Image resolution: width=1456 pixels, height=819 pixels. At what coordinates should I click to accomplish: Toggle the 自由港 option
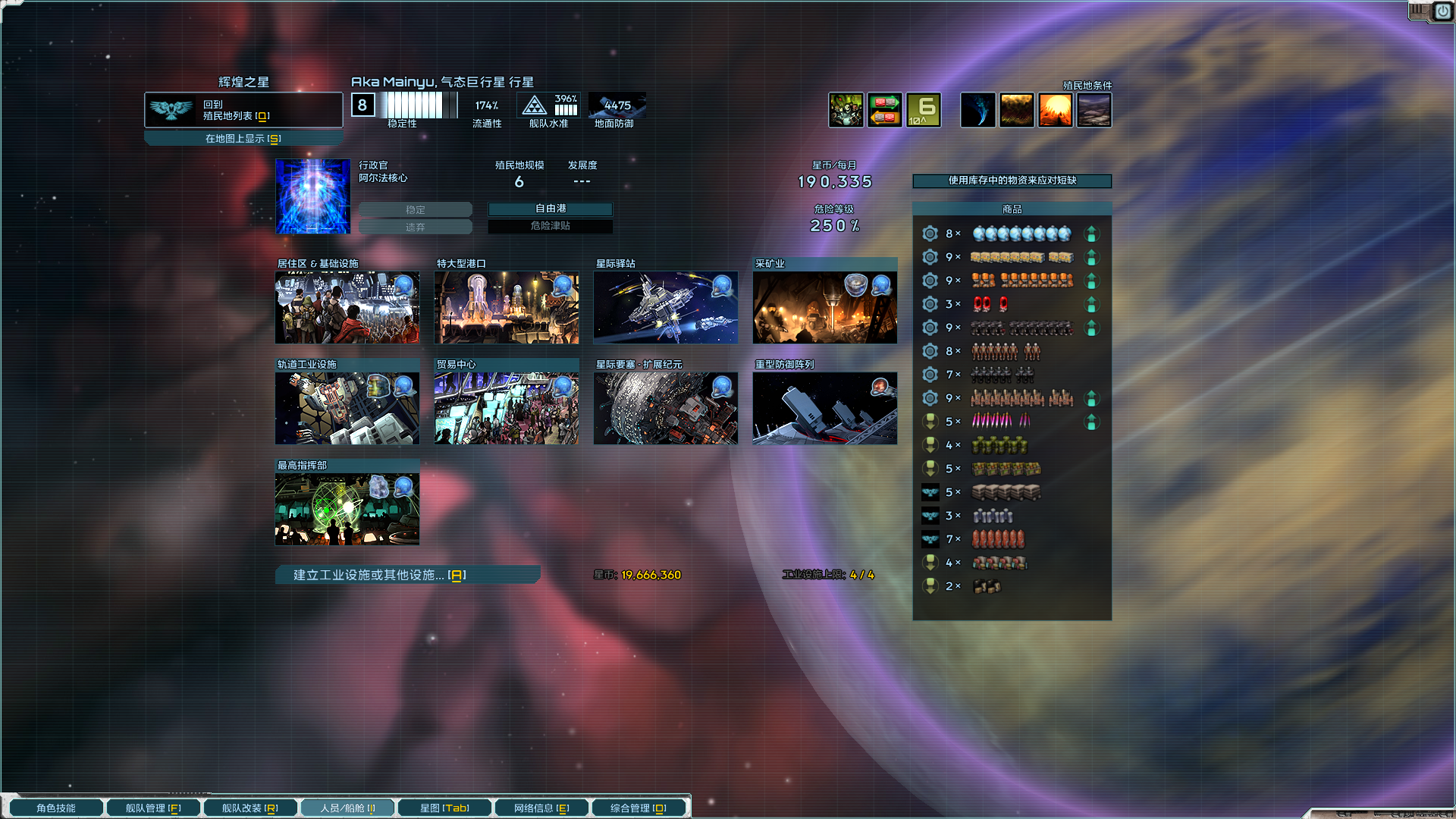click(x=551, y=209)
